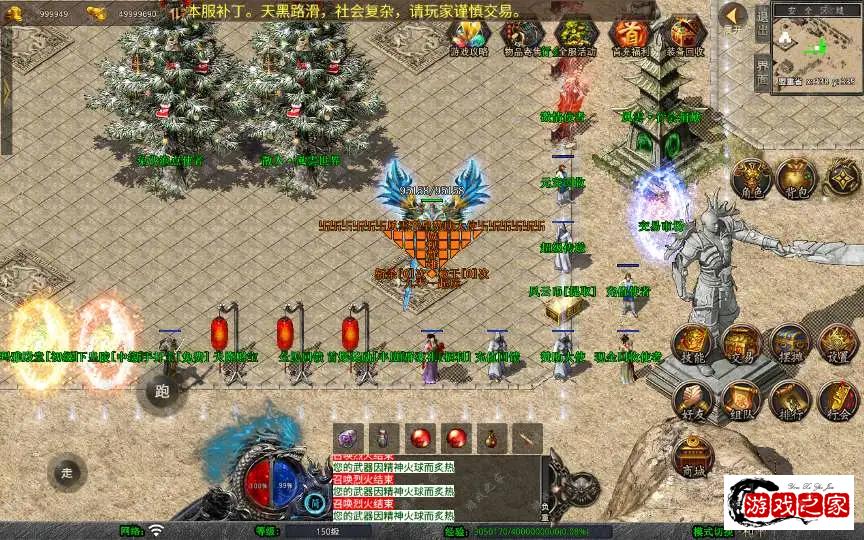Open the 游戏攻略 game guide icon
The image size is (864, 540).
pyautogui.click(x=467, y=37)
